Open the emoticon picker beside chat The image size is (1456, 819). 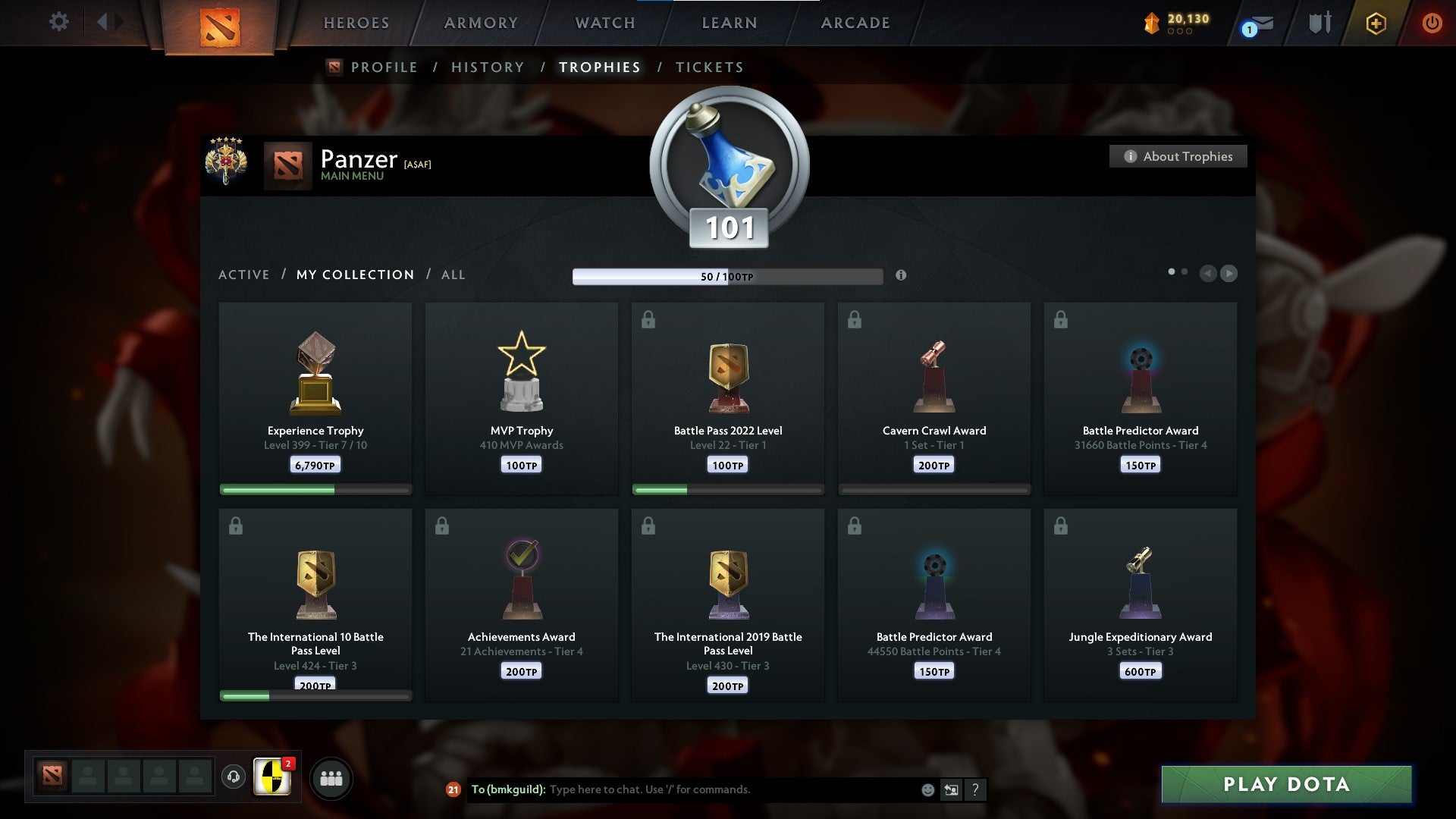pos(927,789)
